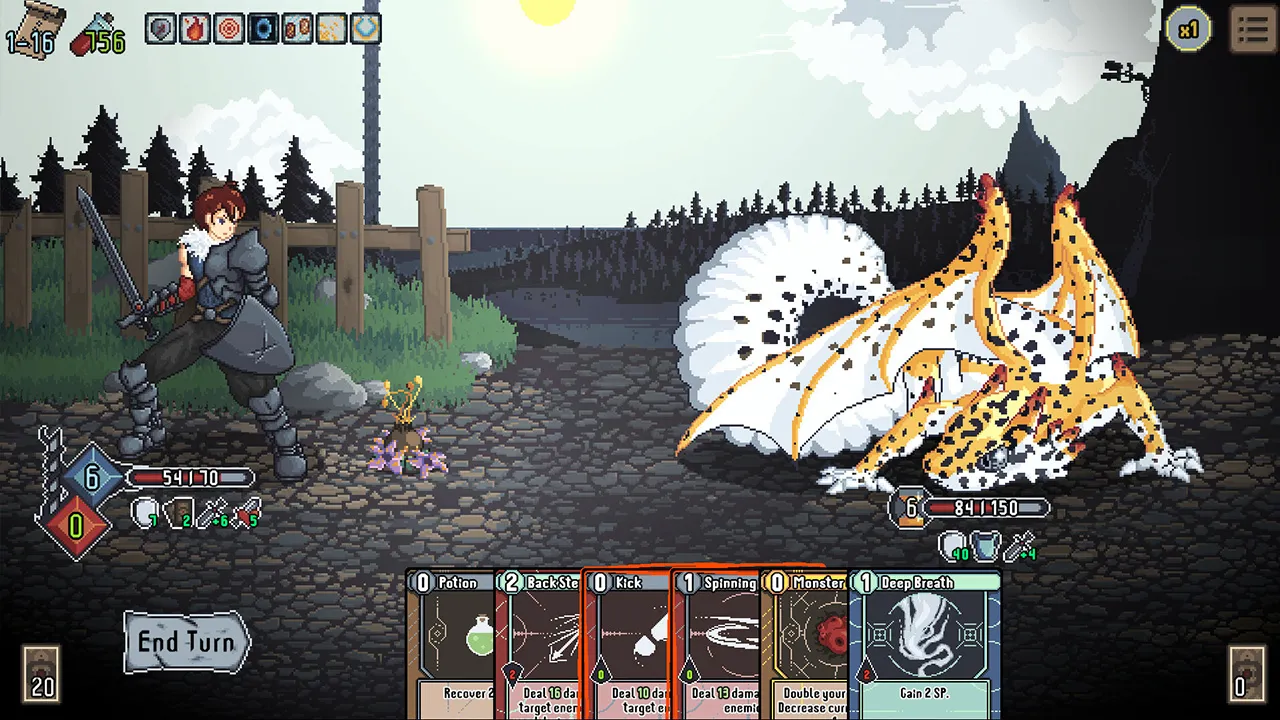This screenshot has width=1280, height=720.
Task: Select the shield status effect icon
Action: point(160,28)
